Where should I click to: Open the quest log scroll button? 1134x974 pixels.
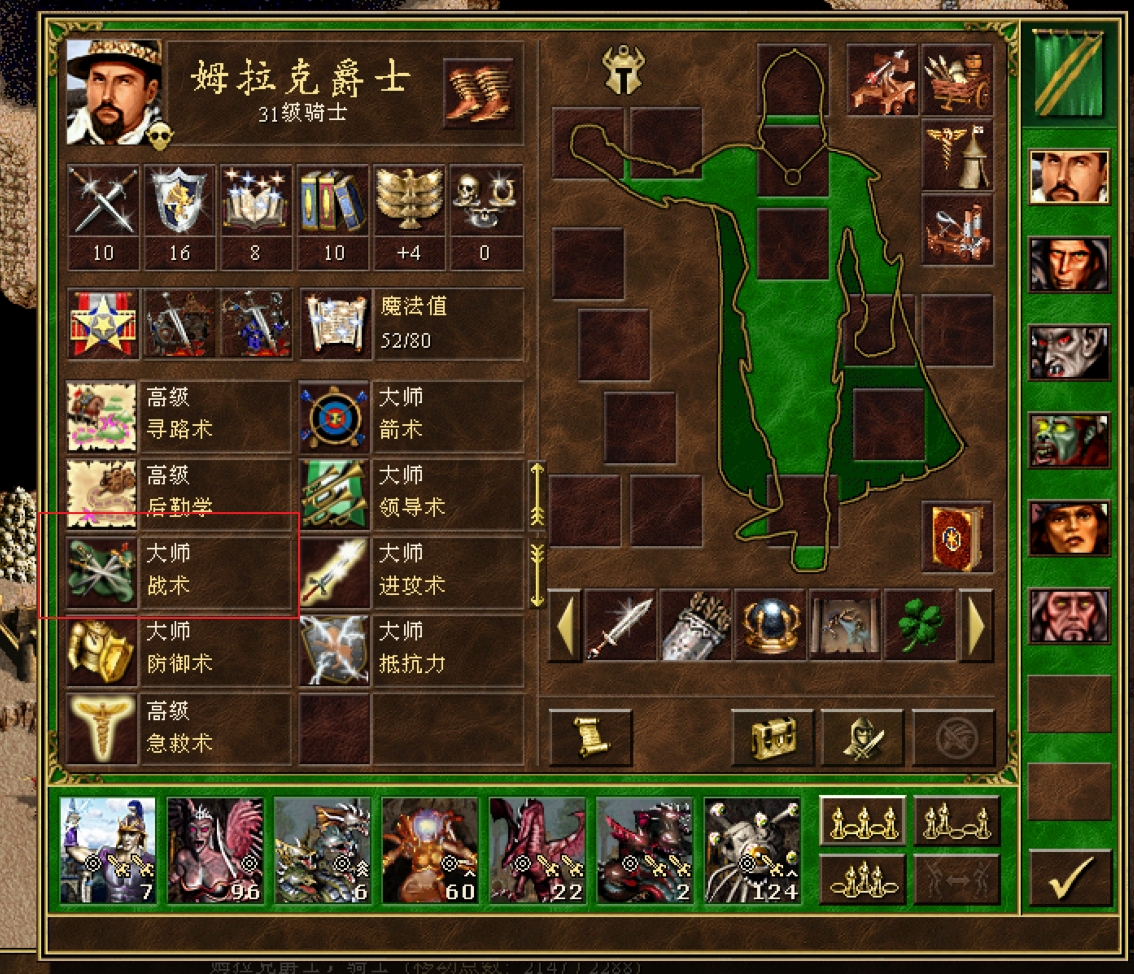(590, 738)
